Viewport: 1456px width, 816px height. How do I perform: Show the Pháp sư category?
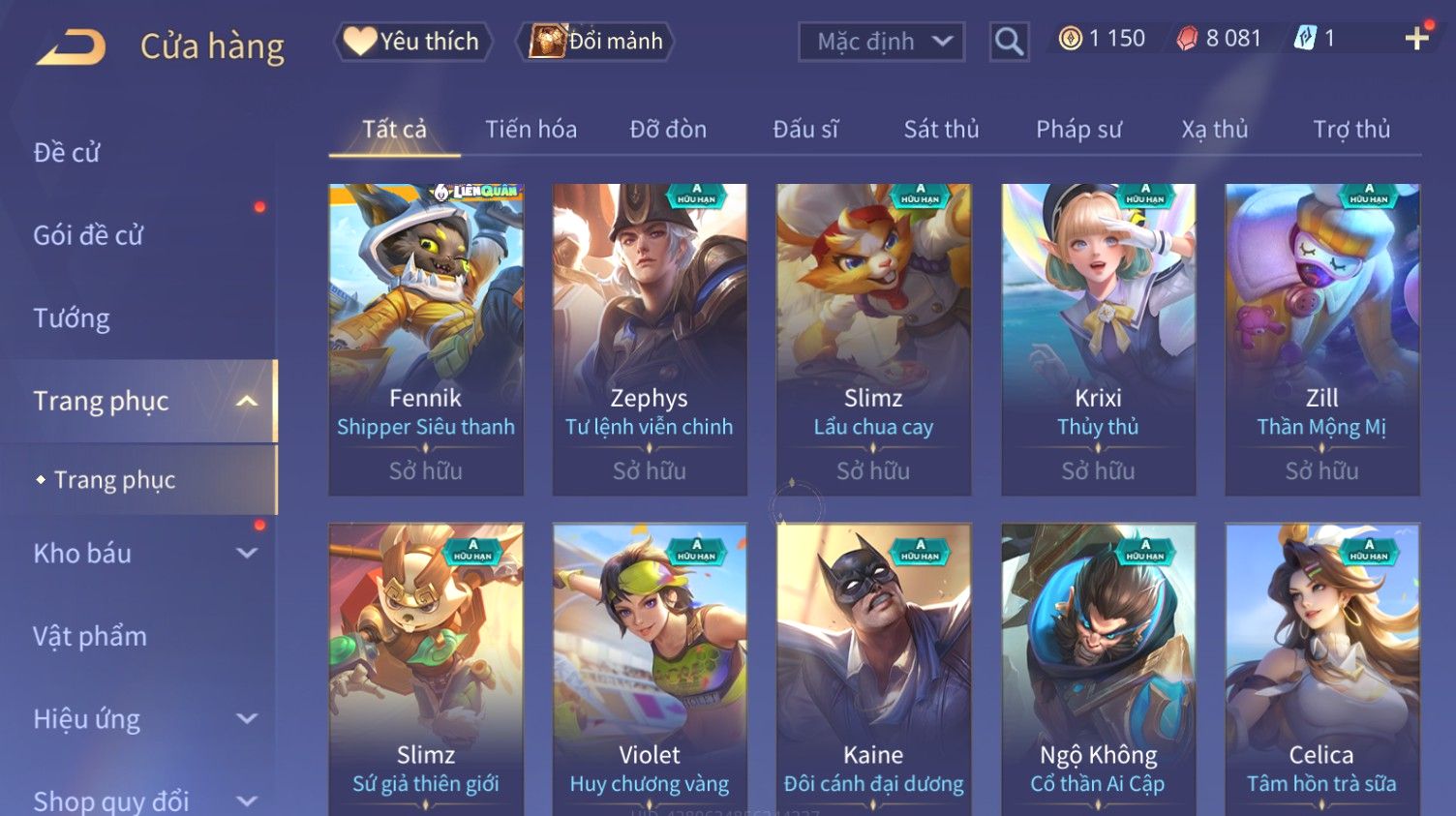point(1078,130)
